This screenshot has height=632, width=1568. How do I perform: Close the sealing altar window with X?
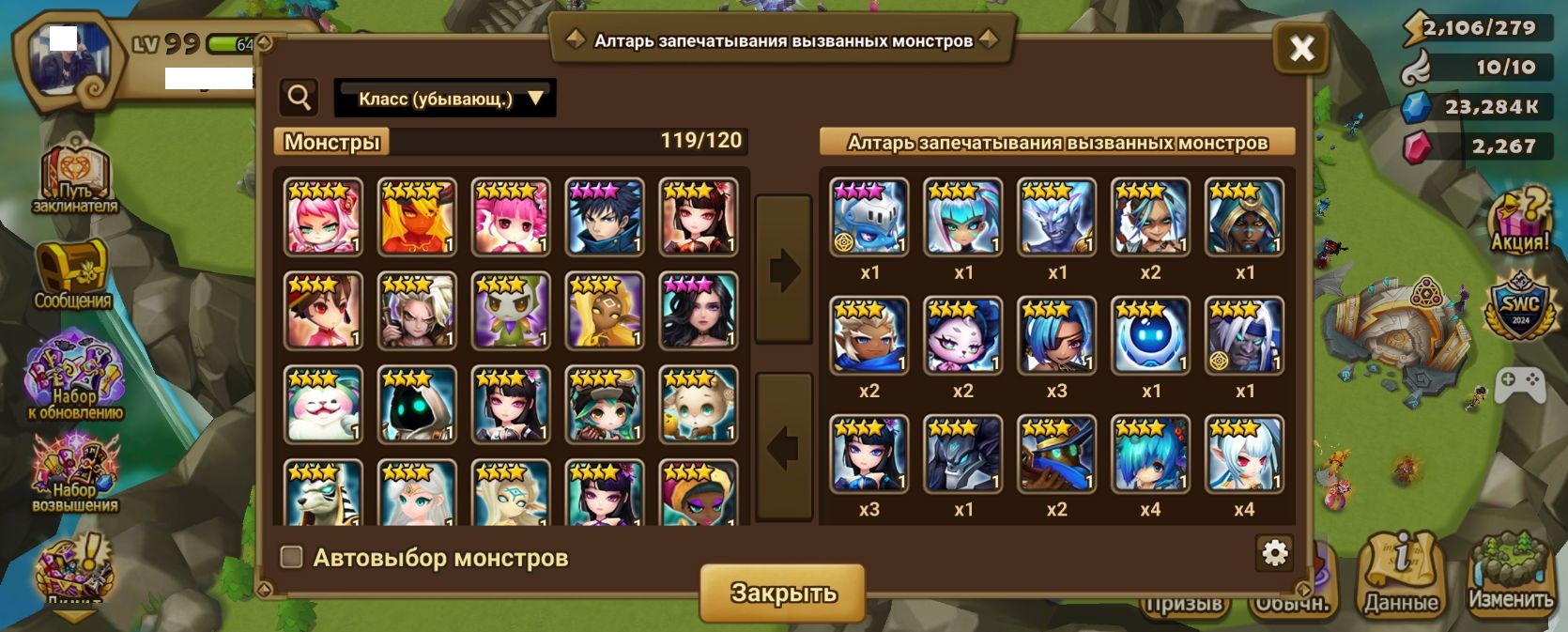[x=1300, y=48]
